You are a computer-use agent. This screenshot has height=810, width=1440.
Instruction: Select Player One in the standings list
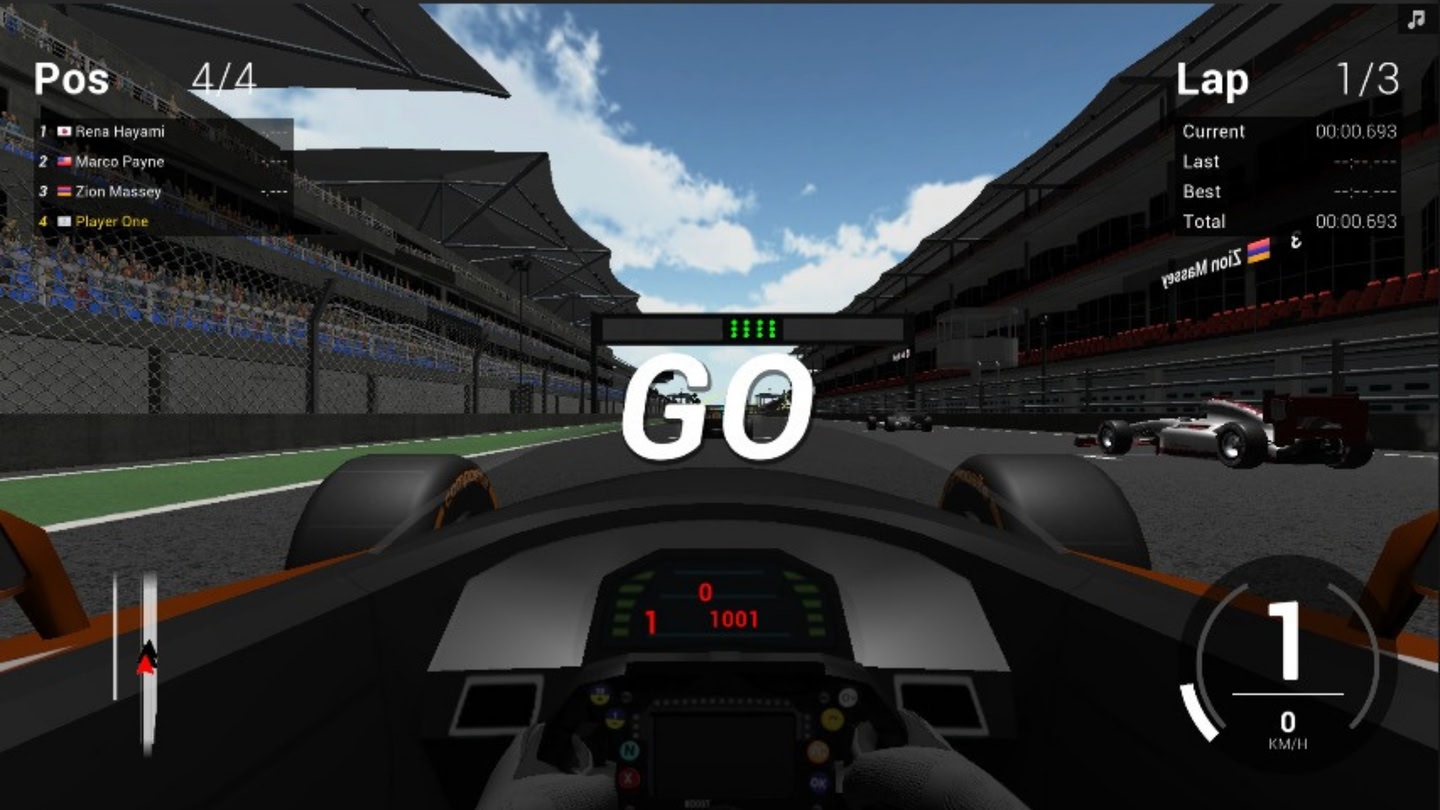111,221
